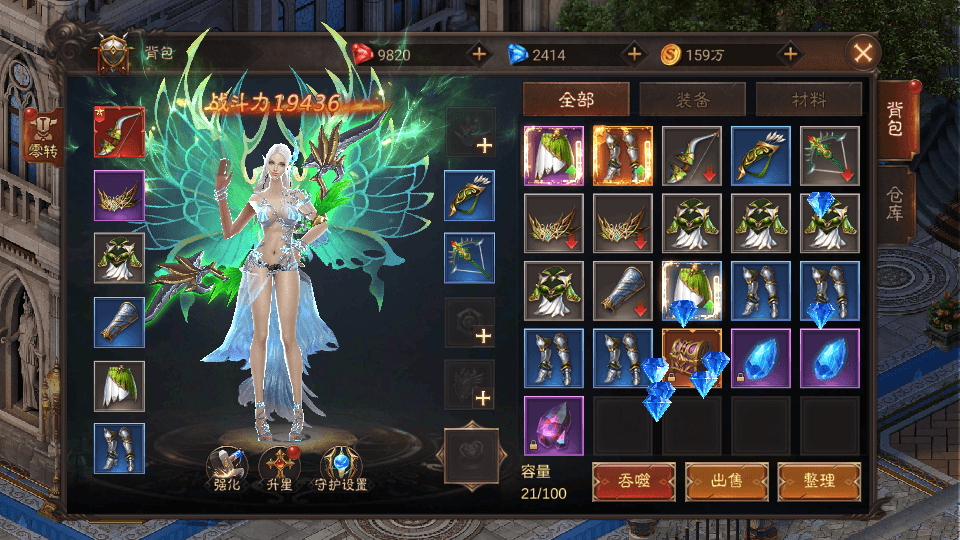The image size is (960, 540).
Task: Open the 强化 enhance function
Action: (225, 467)
